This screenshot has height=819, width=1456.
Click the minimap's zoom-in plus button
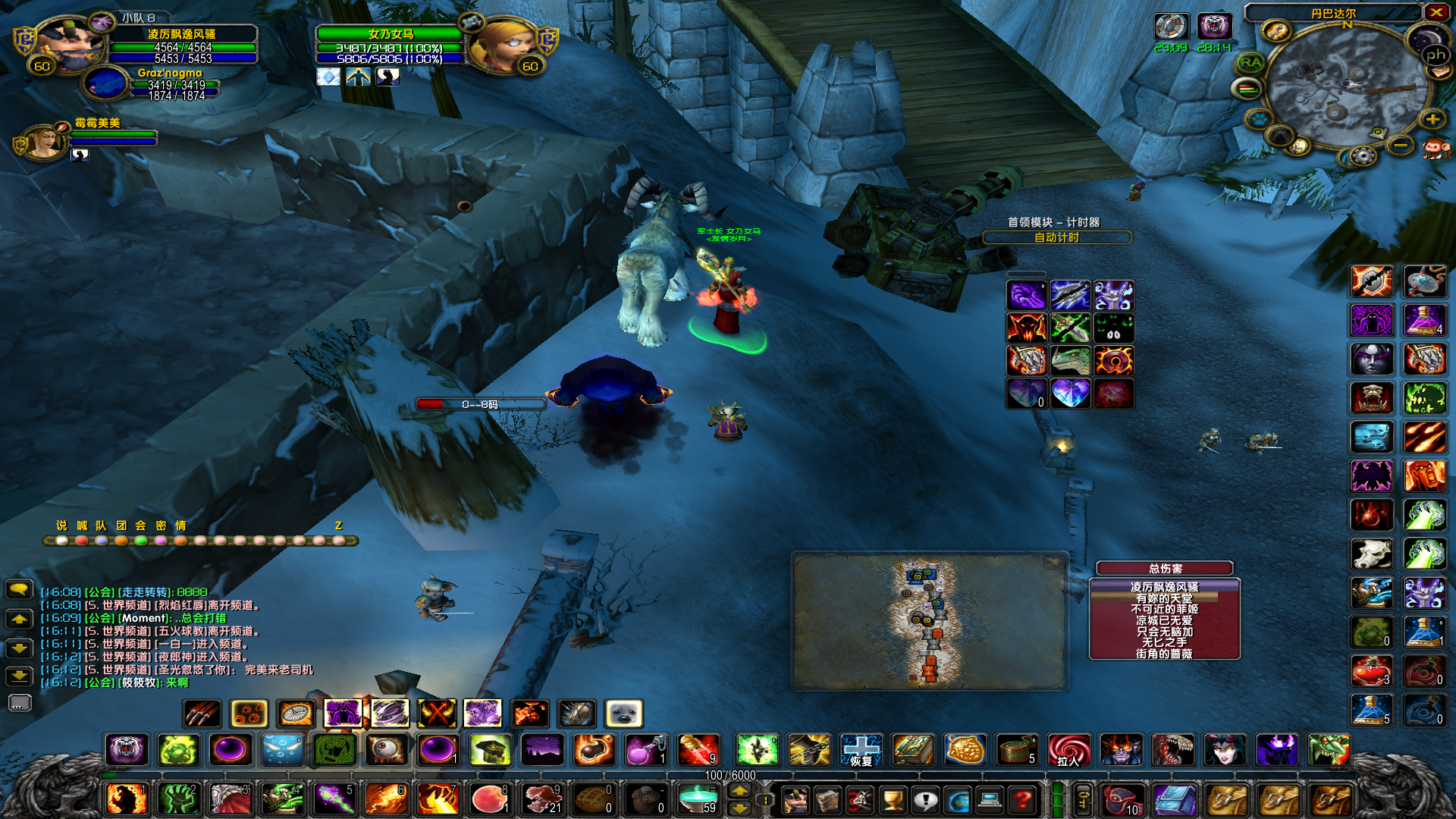[1432, 119]
